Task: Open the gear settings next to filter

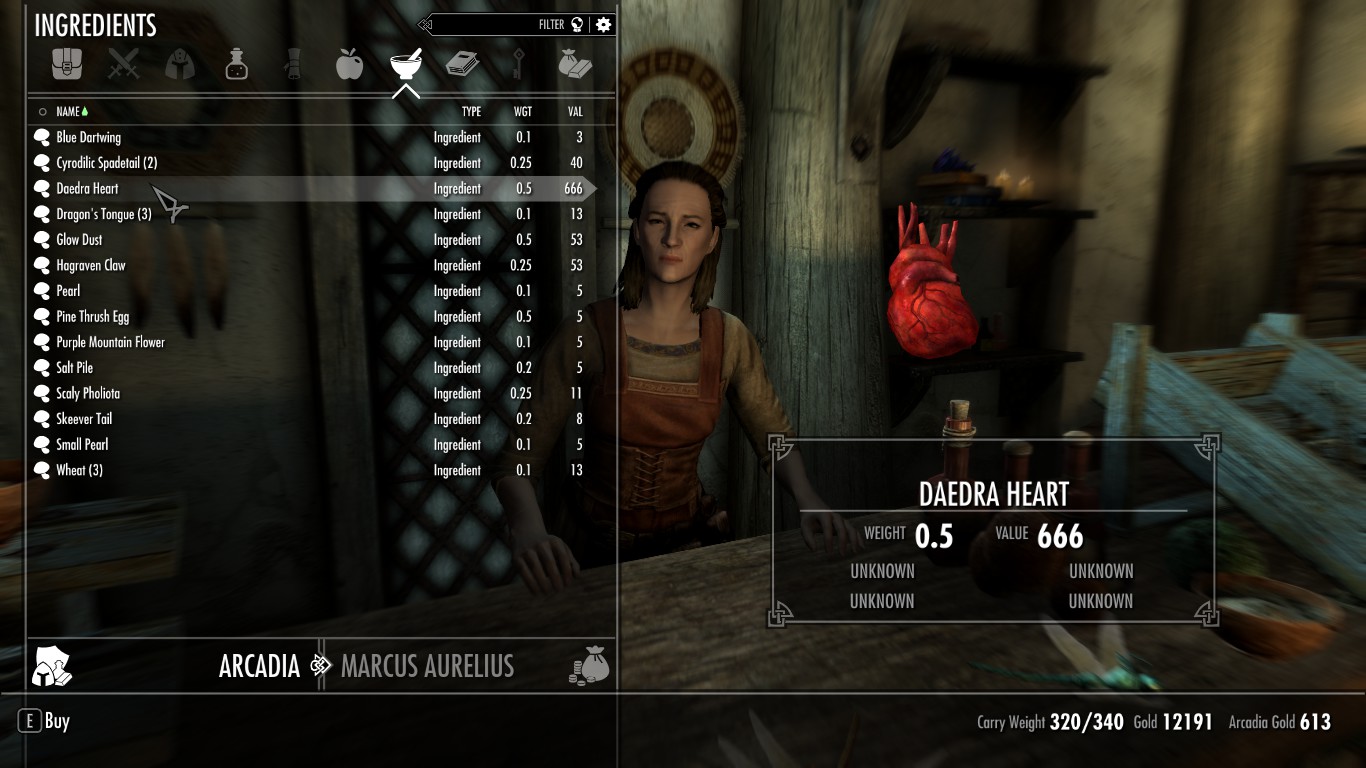Action: (x=604, y=25)
